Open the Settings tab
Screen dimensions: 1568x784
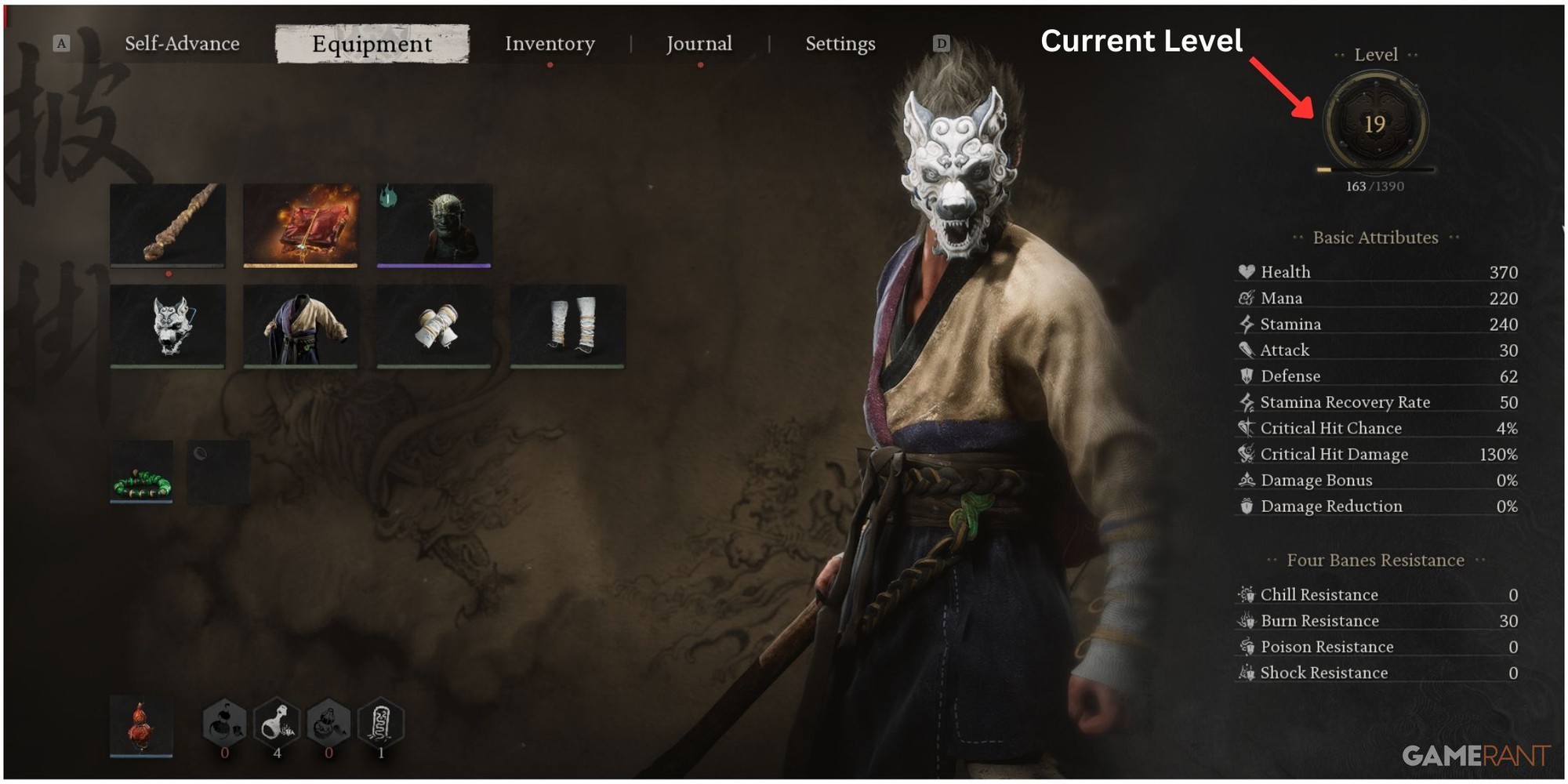click(840, 44)
